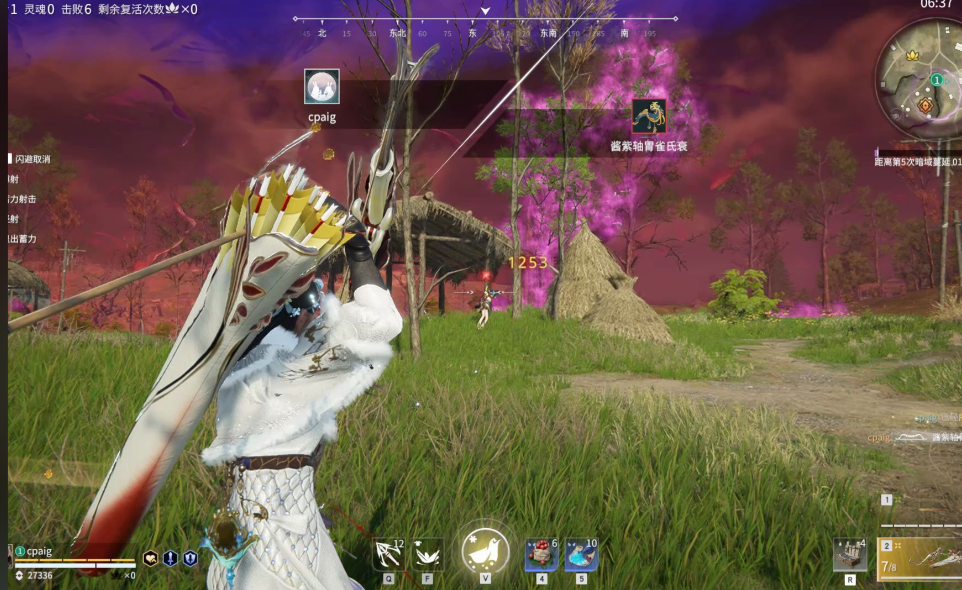Viewport: 962px width, 590px height.
Task: Use the red healing item slot
Action: tap(541, 553)
